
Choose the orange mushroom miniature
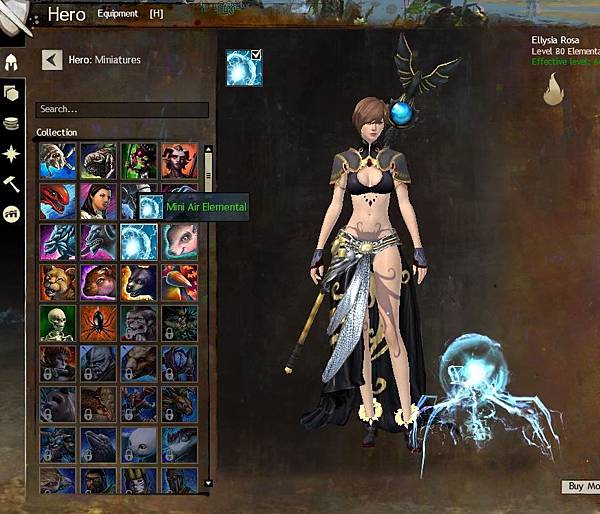(x=180, y=281)
